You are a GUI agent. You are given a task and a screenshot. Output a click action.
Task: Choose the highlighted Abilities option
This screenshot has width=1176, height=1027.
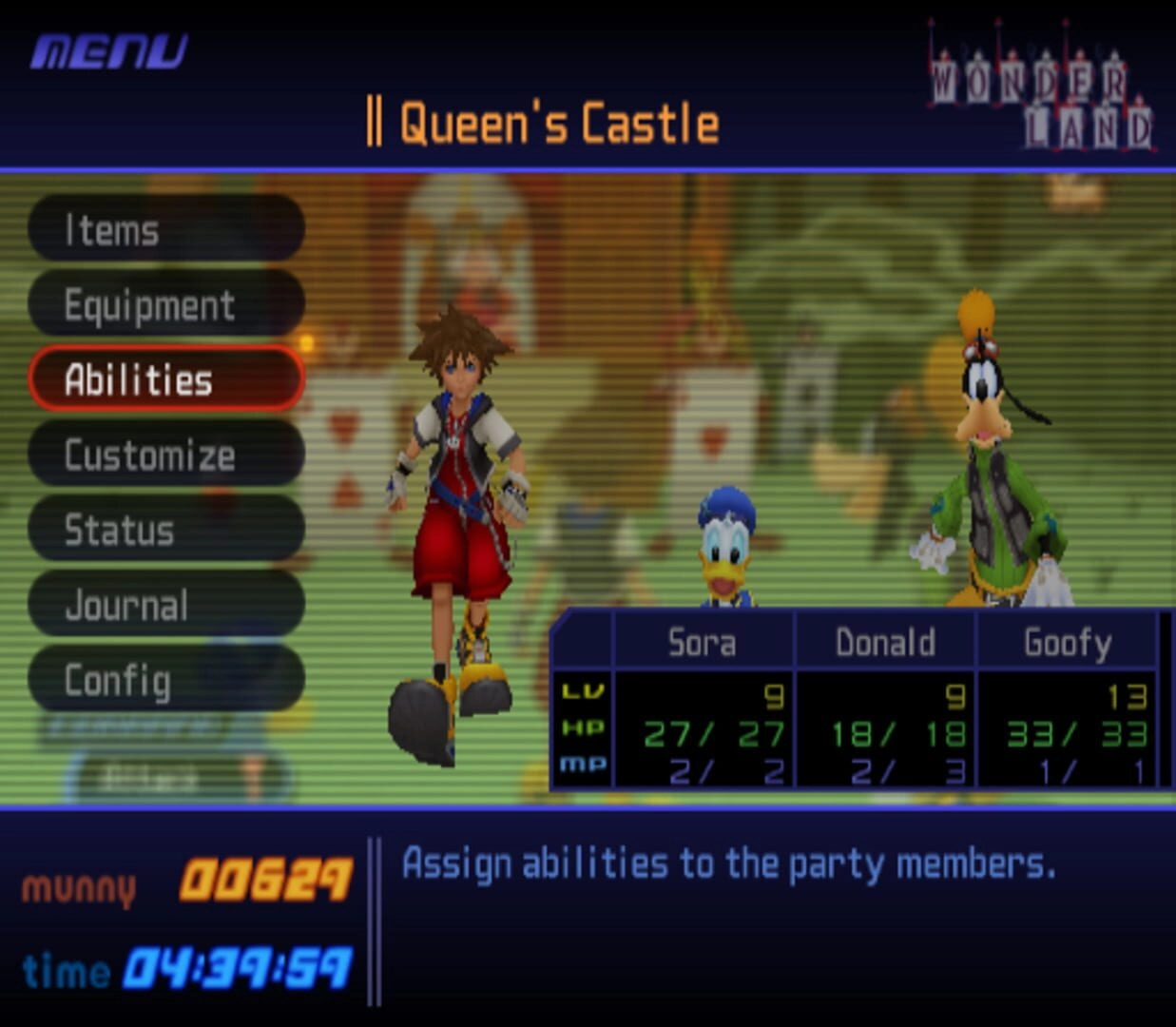tap(166, 379)
